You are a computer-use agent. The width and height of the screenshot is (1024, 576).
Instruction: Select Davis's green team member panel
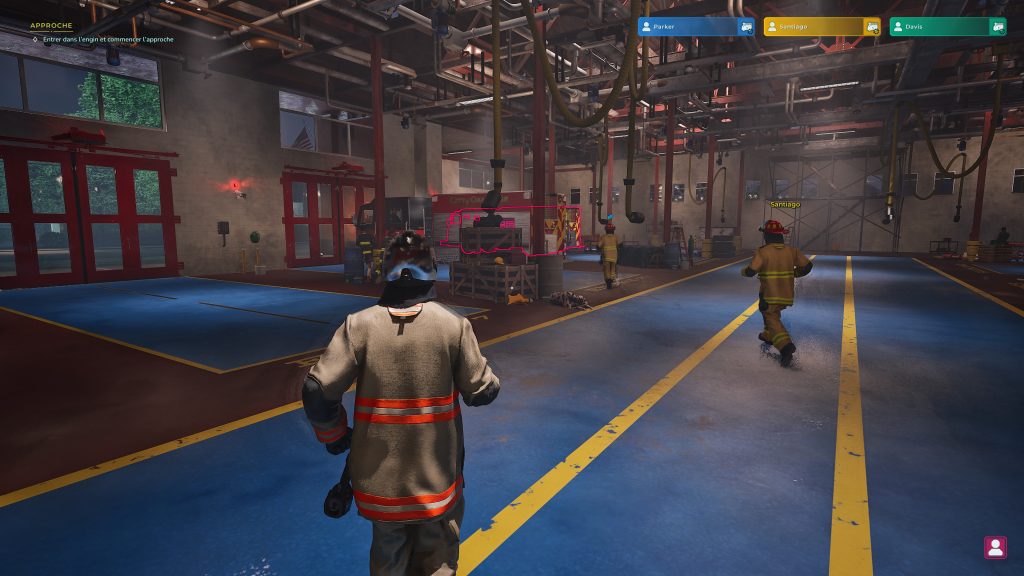940,27
